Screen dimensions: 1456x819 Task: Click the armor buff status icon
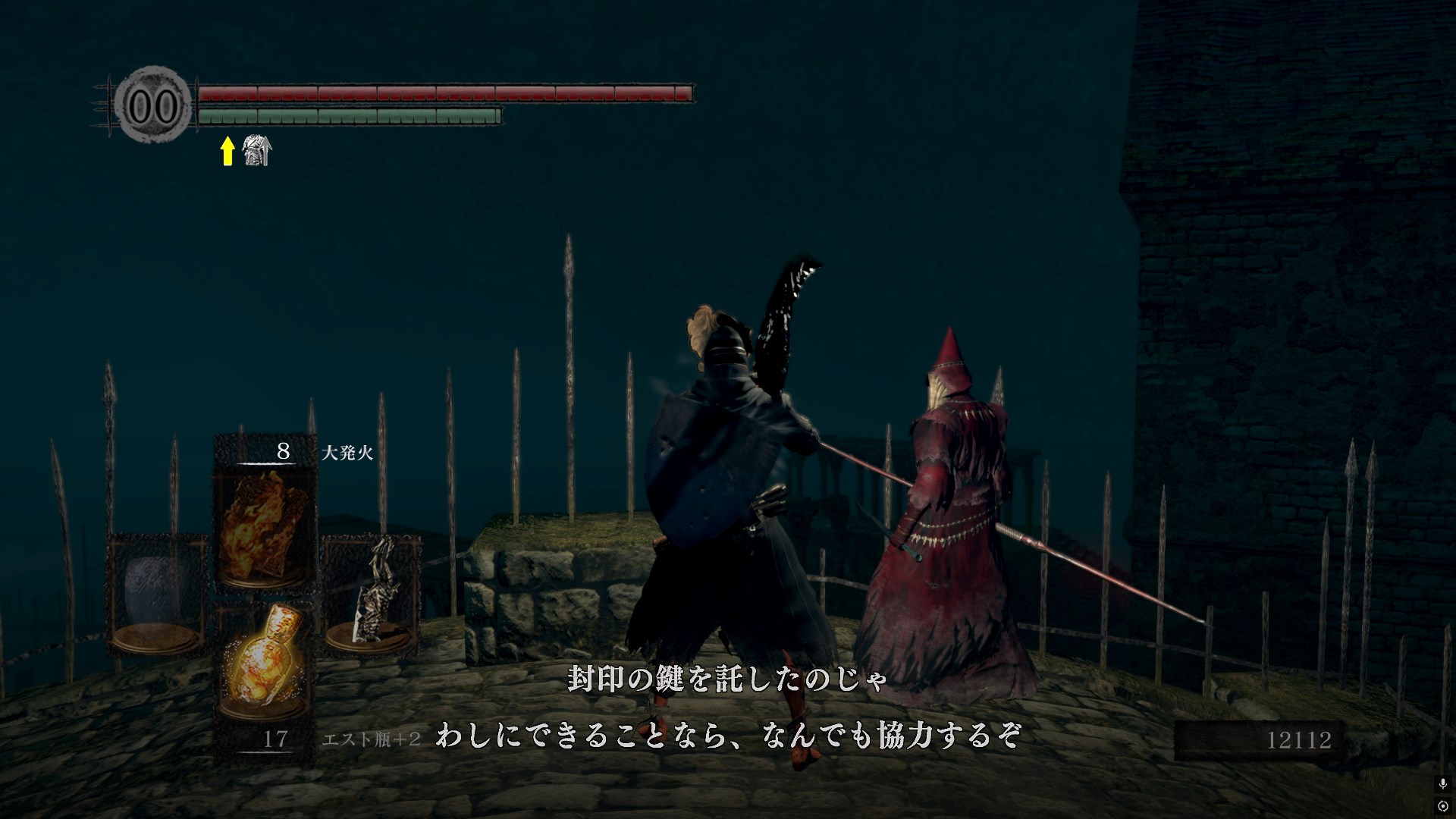point(256,150)
